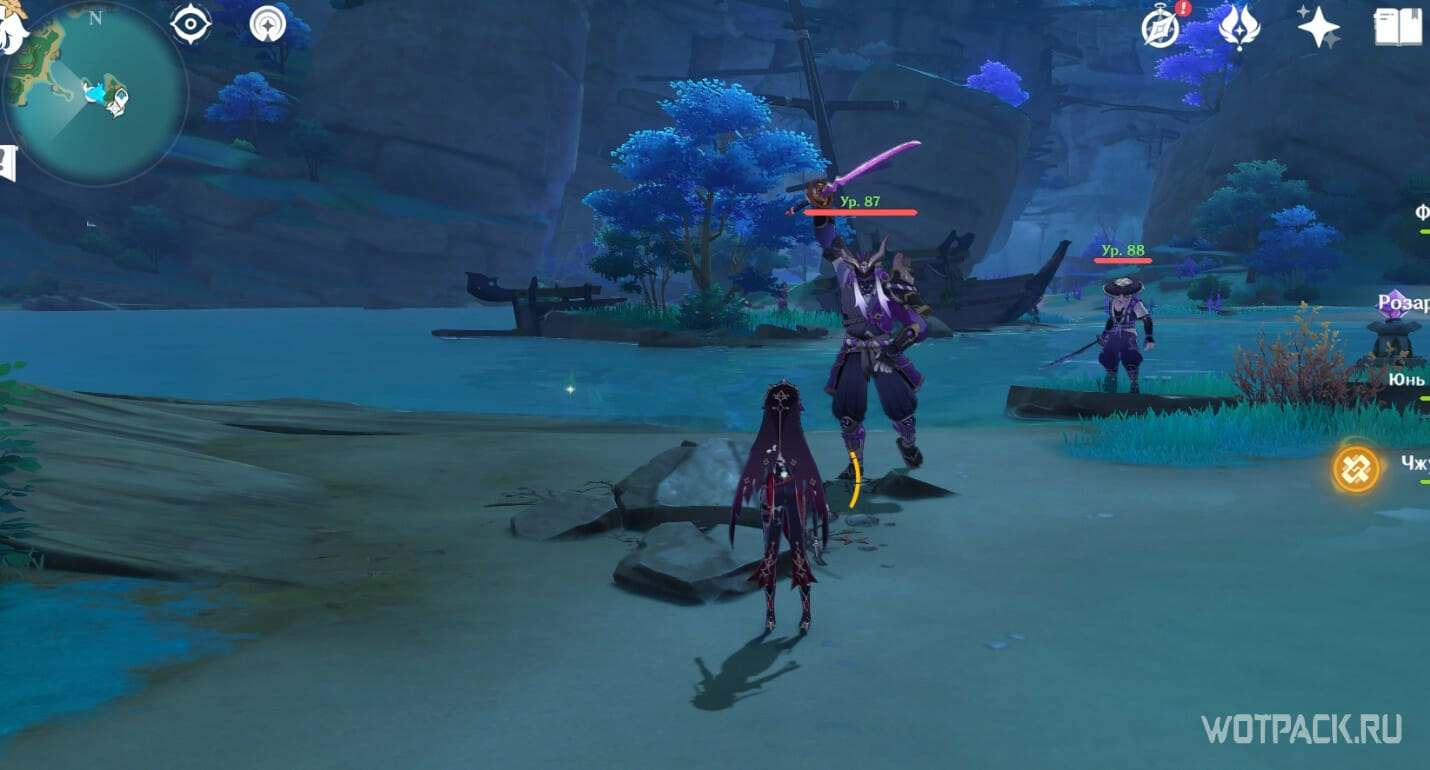Open the Battle Pass winged icon
Image resolution: width=1430 pixels, height=770 pixels.
pos(1239,27)
